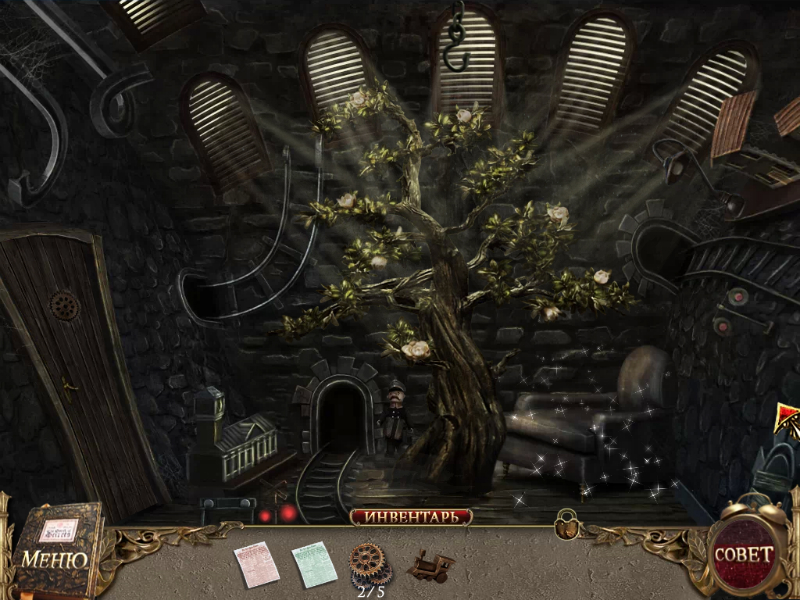The width and height of the screenshot is (800, 600).
Task: Ask for a hint with Совет button
Action: (743, 553)
